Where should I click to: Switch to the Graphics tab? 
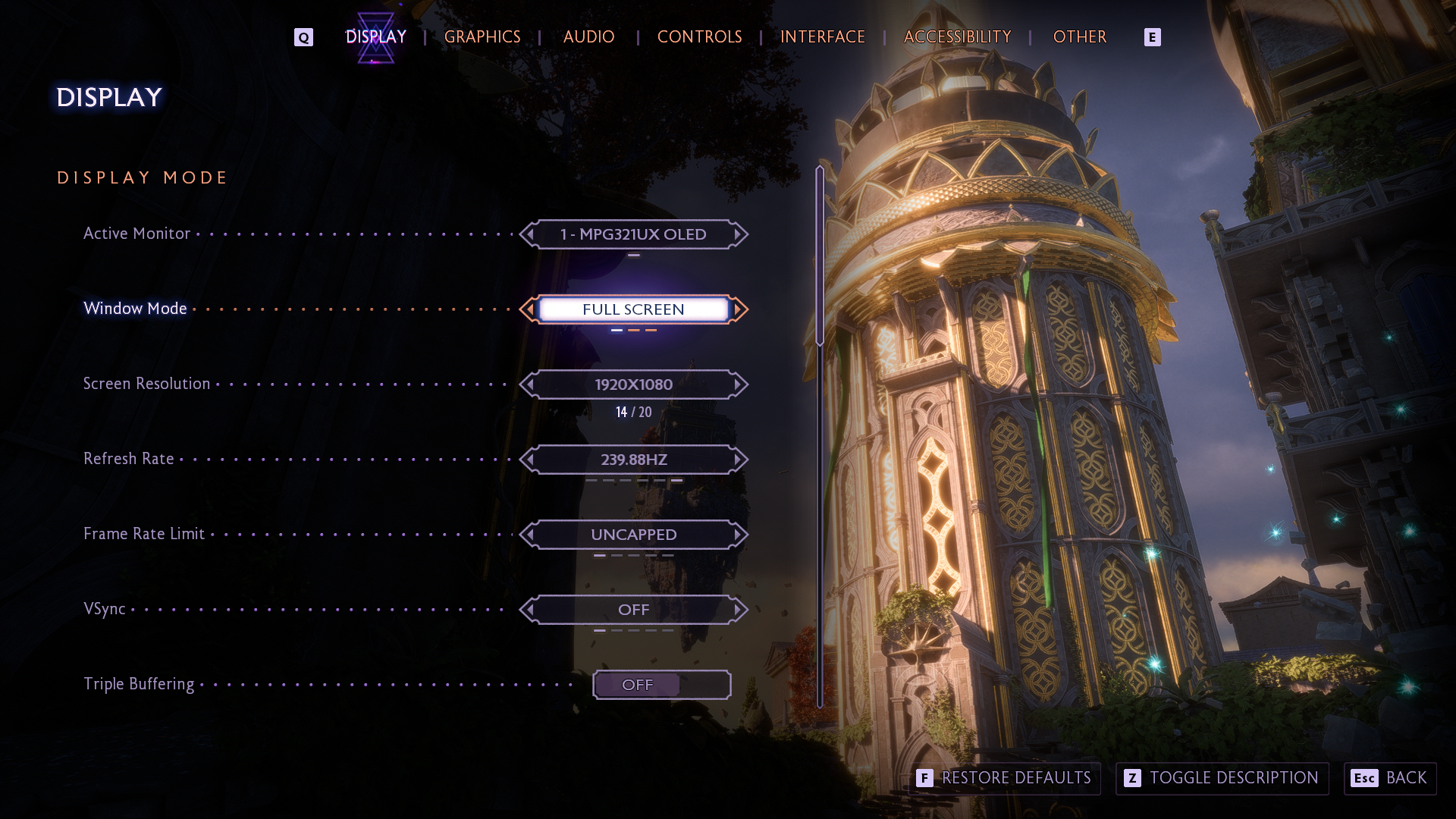482,37
